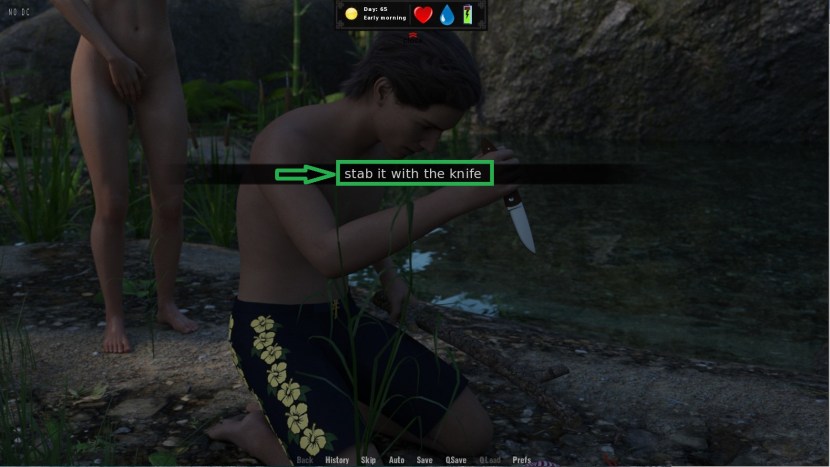Viewport: 830px width, 467px height.
Task: Open the Save menu
Action: 425,460
